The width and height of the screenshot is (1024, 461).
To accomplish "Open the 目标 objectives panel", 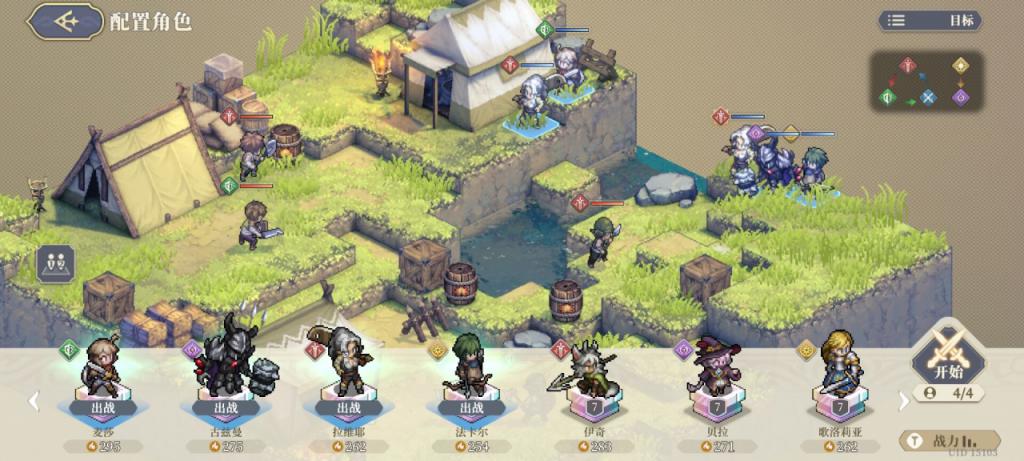I will click(929, 20).
